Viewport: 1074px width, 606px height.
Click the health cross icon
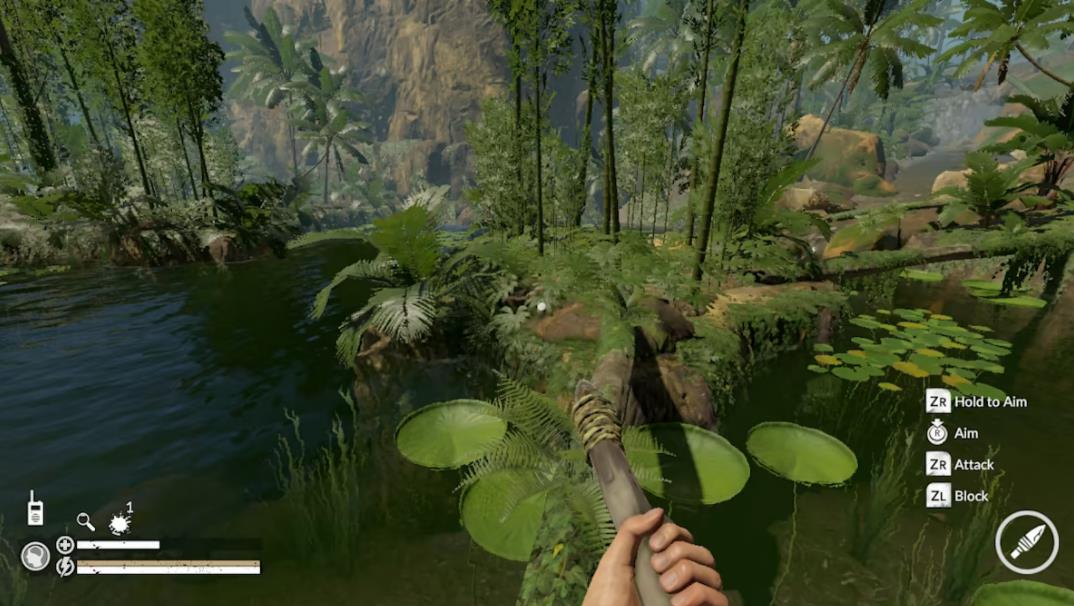click(x=65, y=545)
